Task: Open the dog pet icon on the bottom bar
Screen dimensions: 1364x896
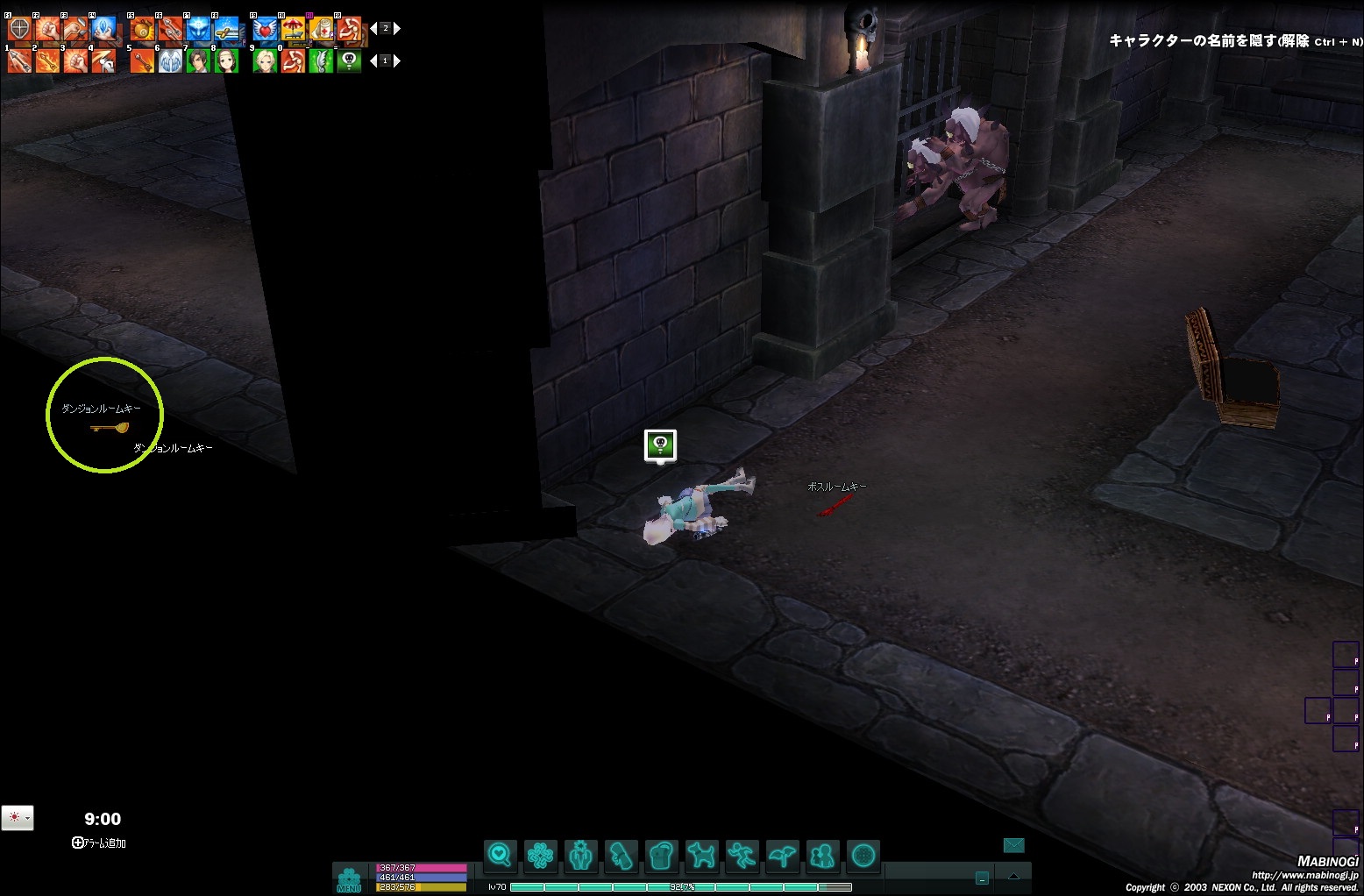Action: point(701,855)
